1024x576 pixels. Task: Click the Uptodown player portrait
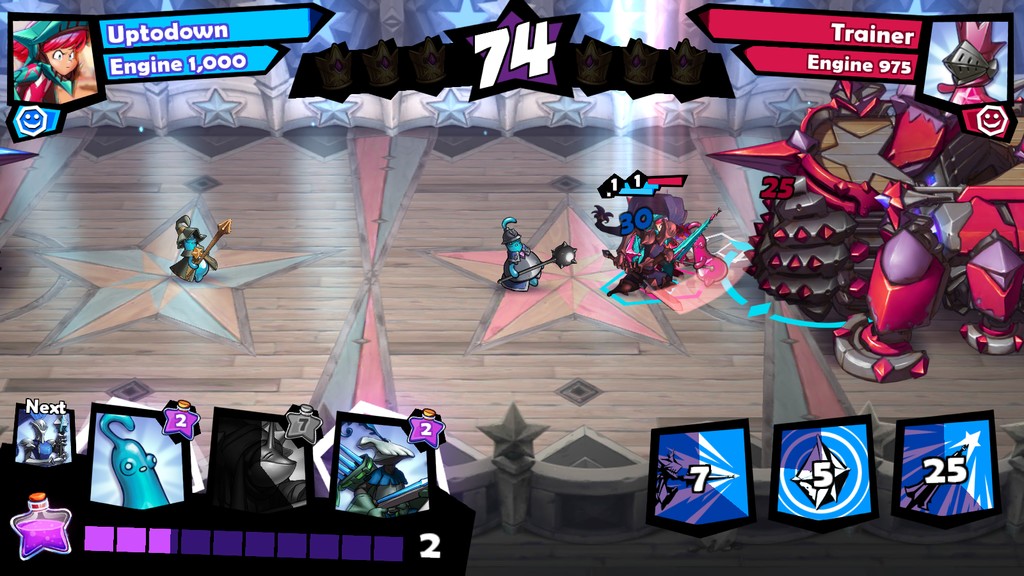coord(55,60)
